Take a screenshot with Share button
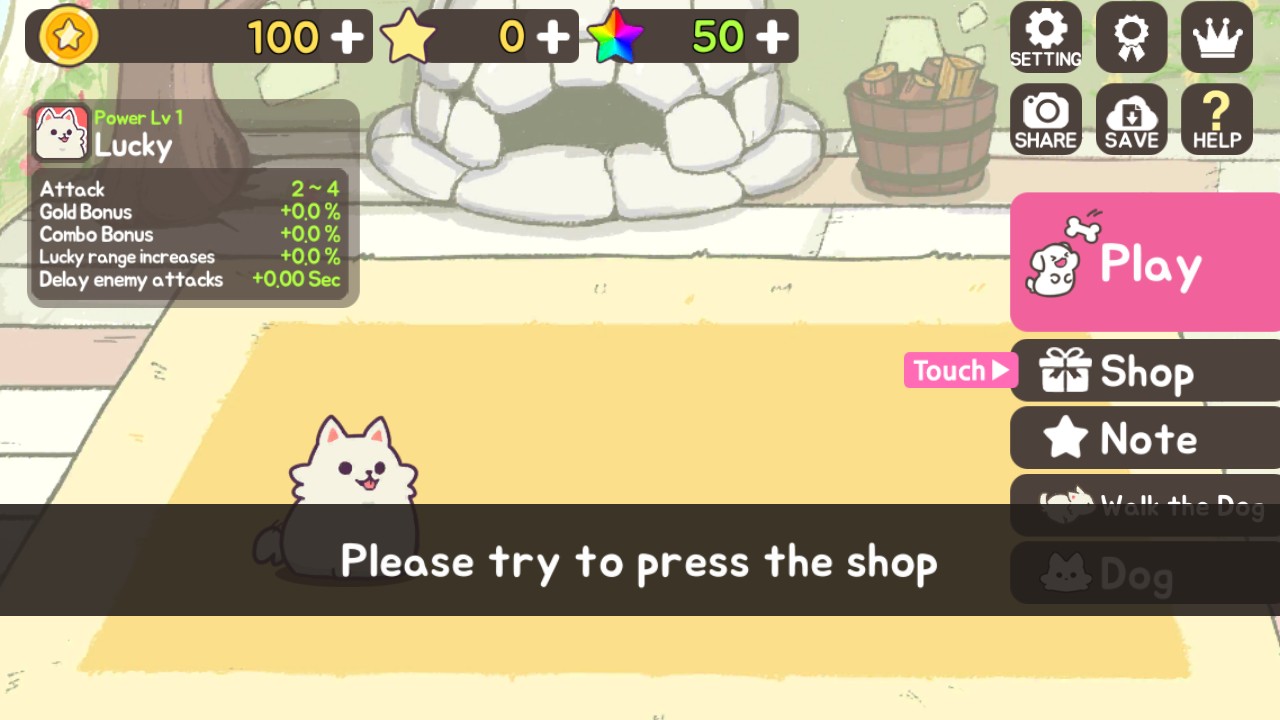1280x720 pixels. (1045, 119)
